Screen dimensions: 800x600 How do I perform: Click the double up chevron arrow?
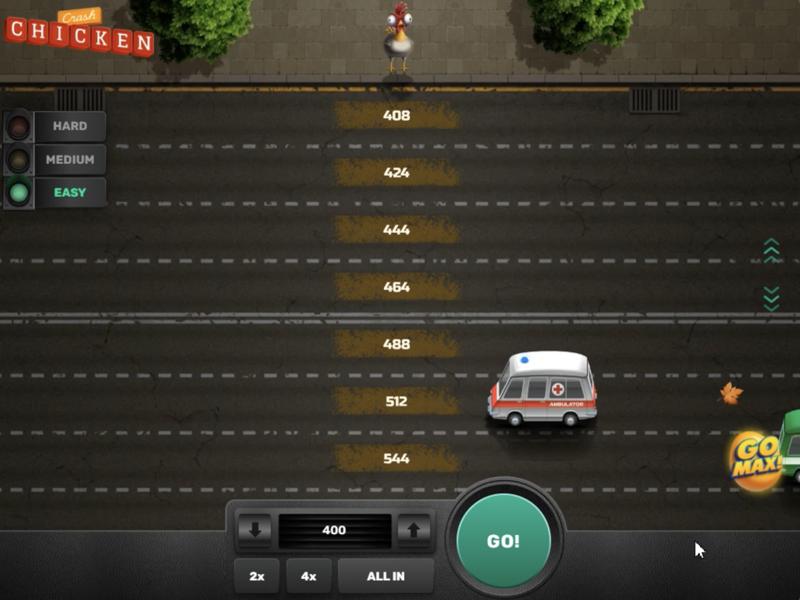pos(771,251)
